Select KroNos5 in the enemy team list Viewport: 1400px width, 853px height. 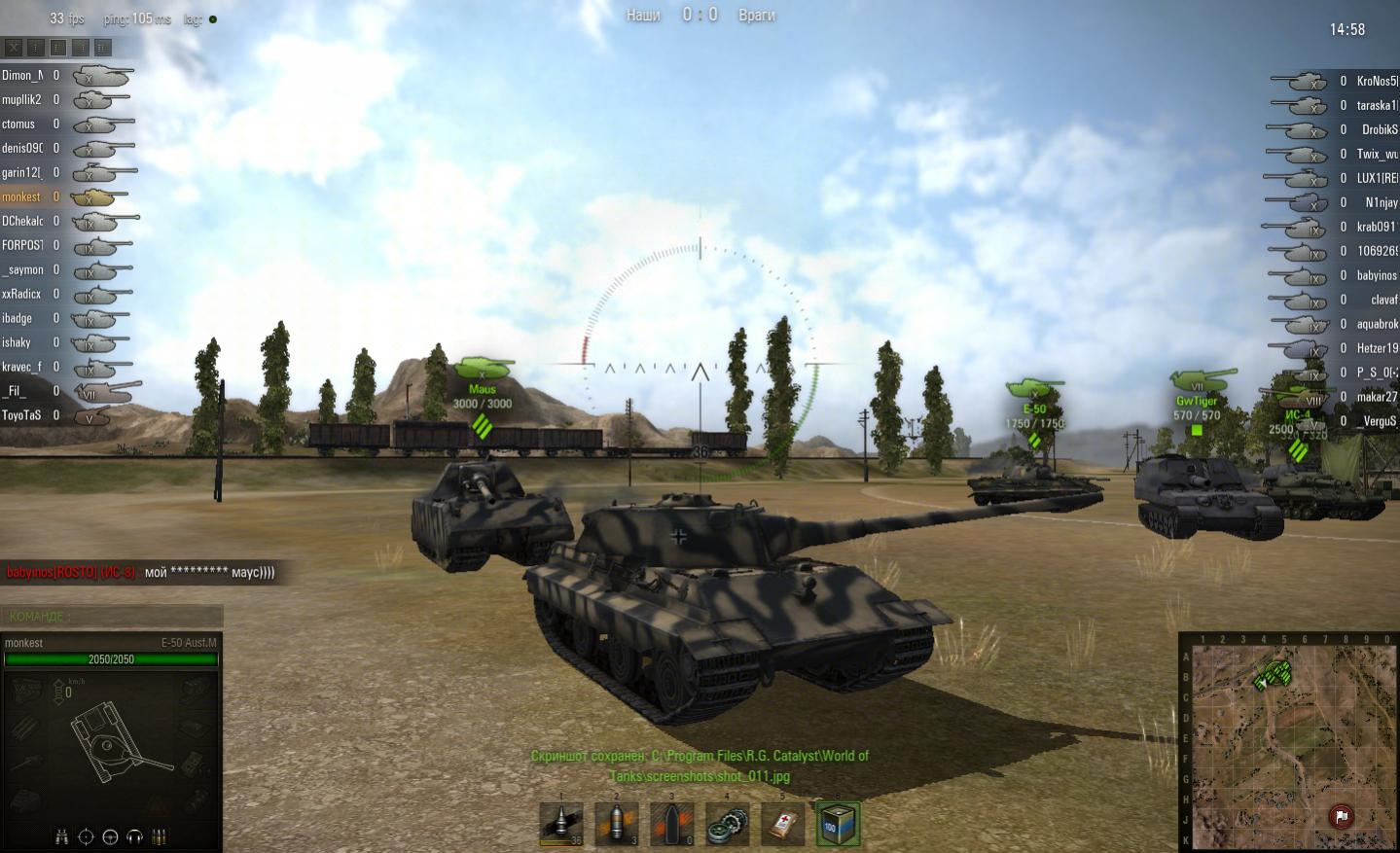click(1376, 81)
